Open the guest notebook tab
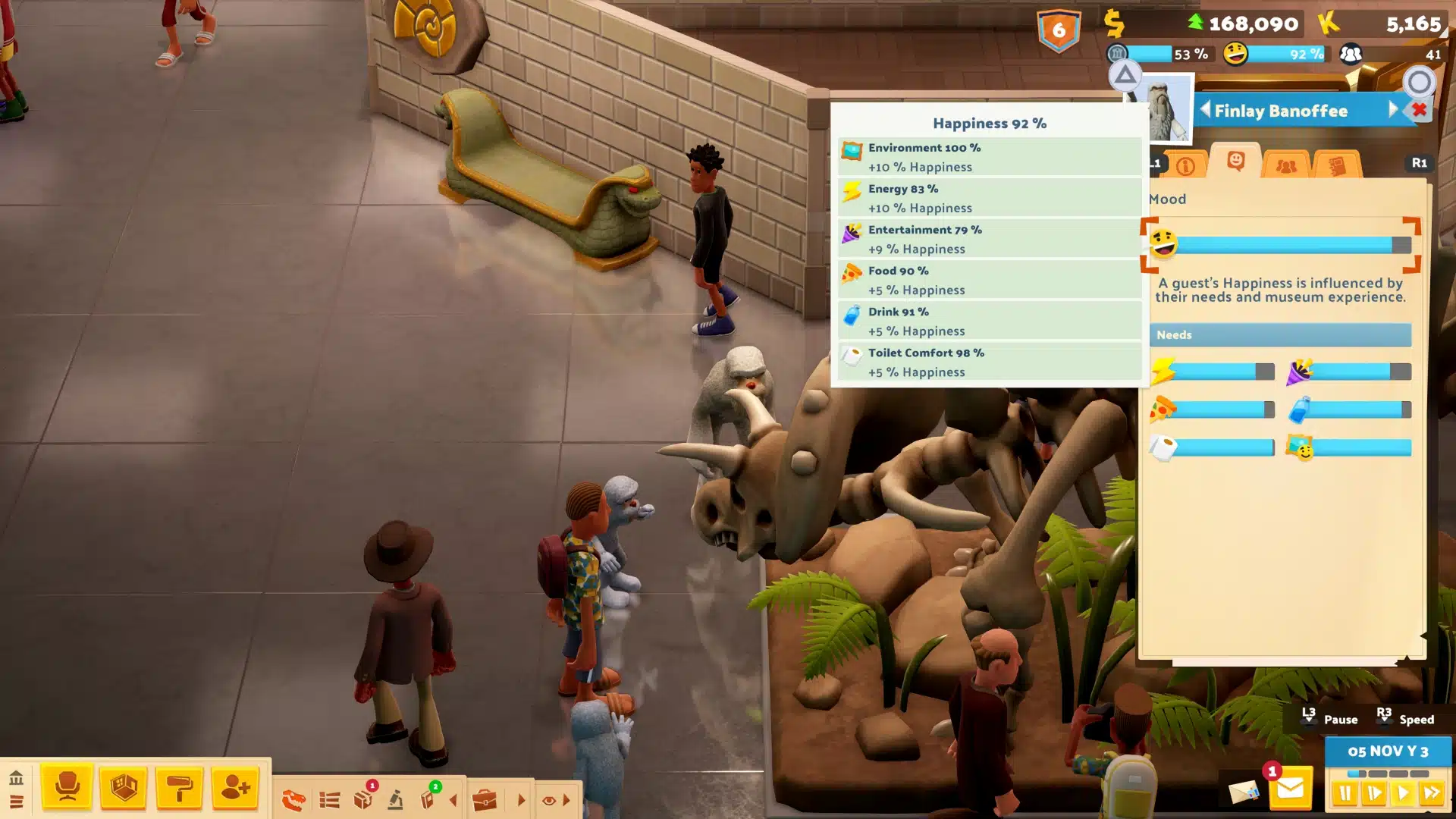Image resolution: width=1456 pixels, height=819 pixels. (1337, 165)
